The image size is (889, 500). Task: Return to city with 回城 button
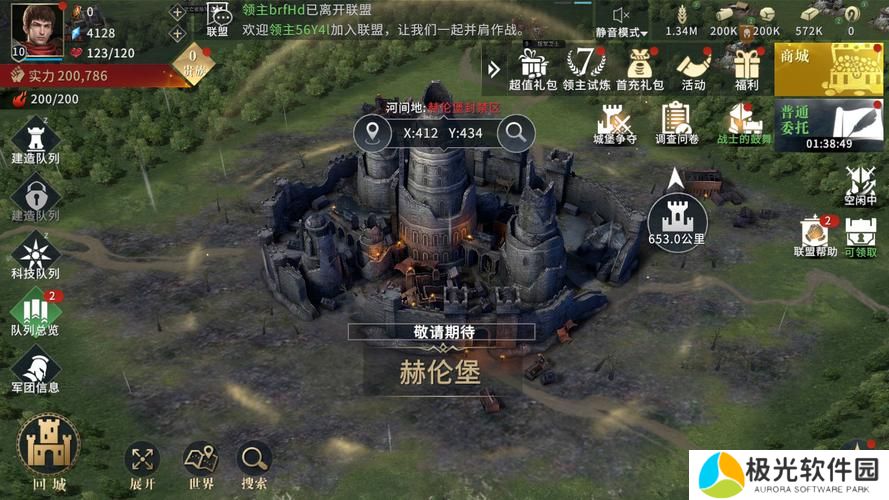48,451
